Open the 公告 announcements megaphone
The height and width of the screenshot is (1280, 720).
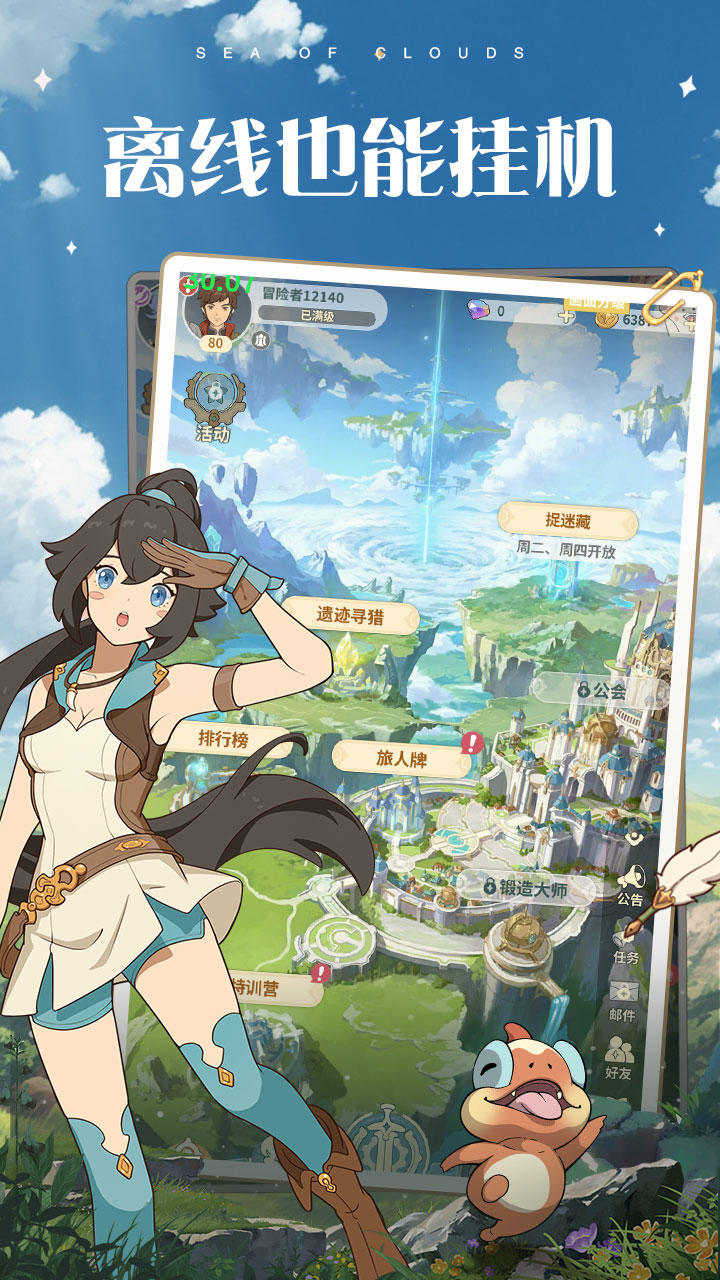tap(630, 885)
